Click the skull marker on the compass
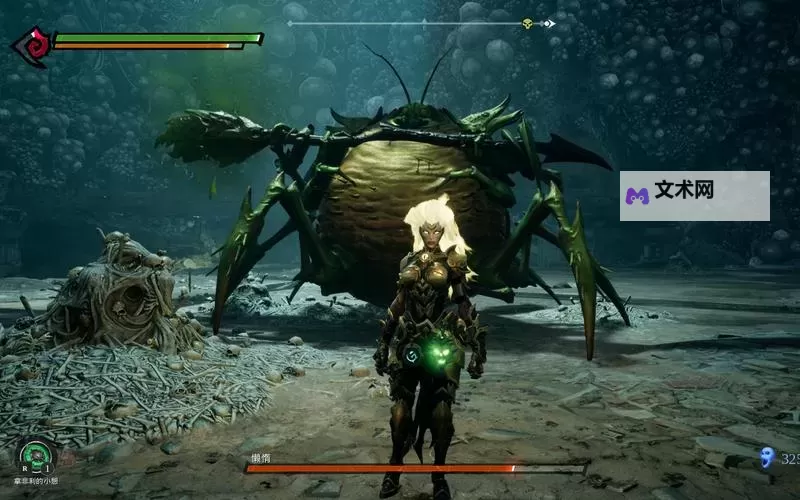This screenshot has height=500, width=800. [x=527, y=23]
